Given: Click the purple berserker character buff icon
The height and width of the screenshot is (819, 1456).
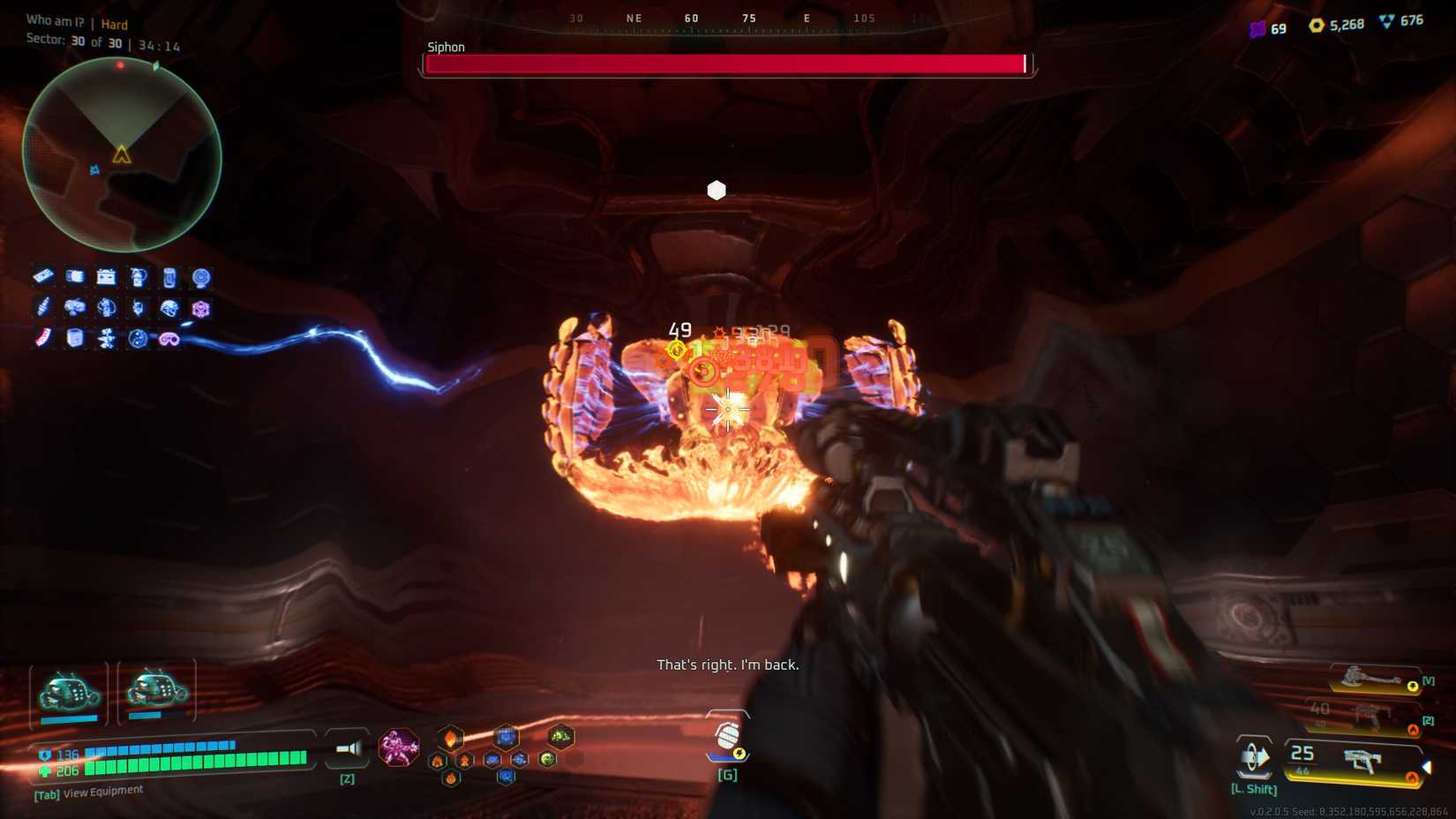Looking at the screenshot, I should click(397, 746).
